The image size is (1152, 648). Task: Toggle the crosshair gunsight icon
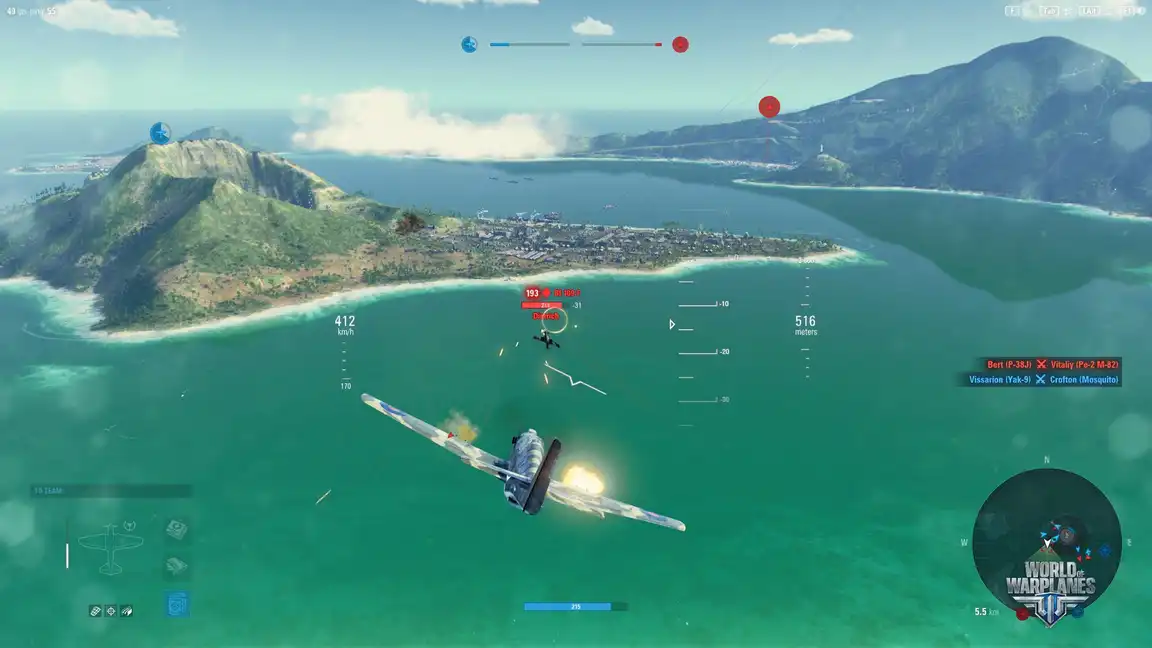[111, 611]
